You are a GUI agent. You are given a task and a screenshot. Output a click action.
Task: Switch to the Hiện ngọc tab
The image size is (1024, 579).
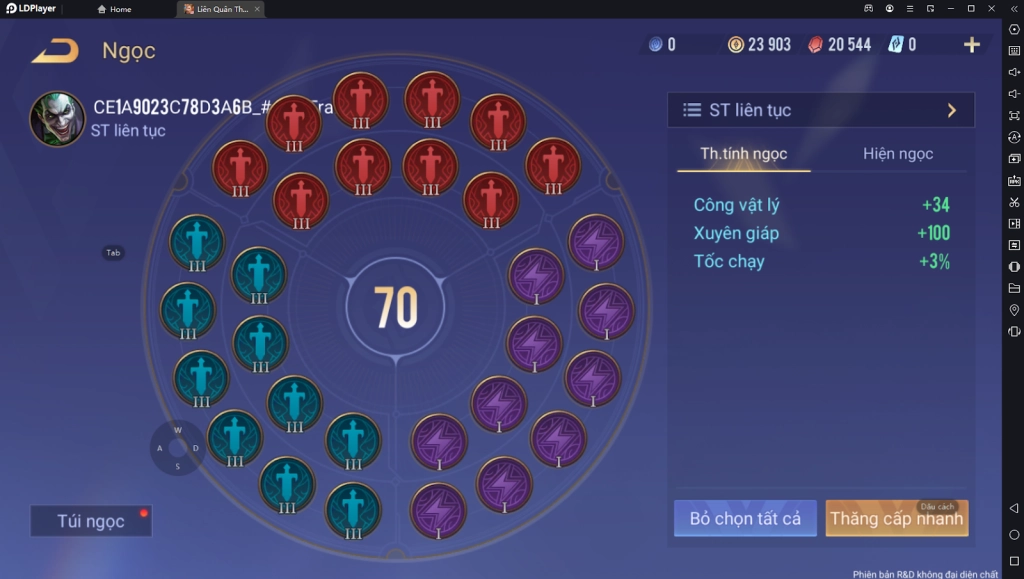coord(898,154)
